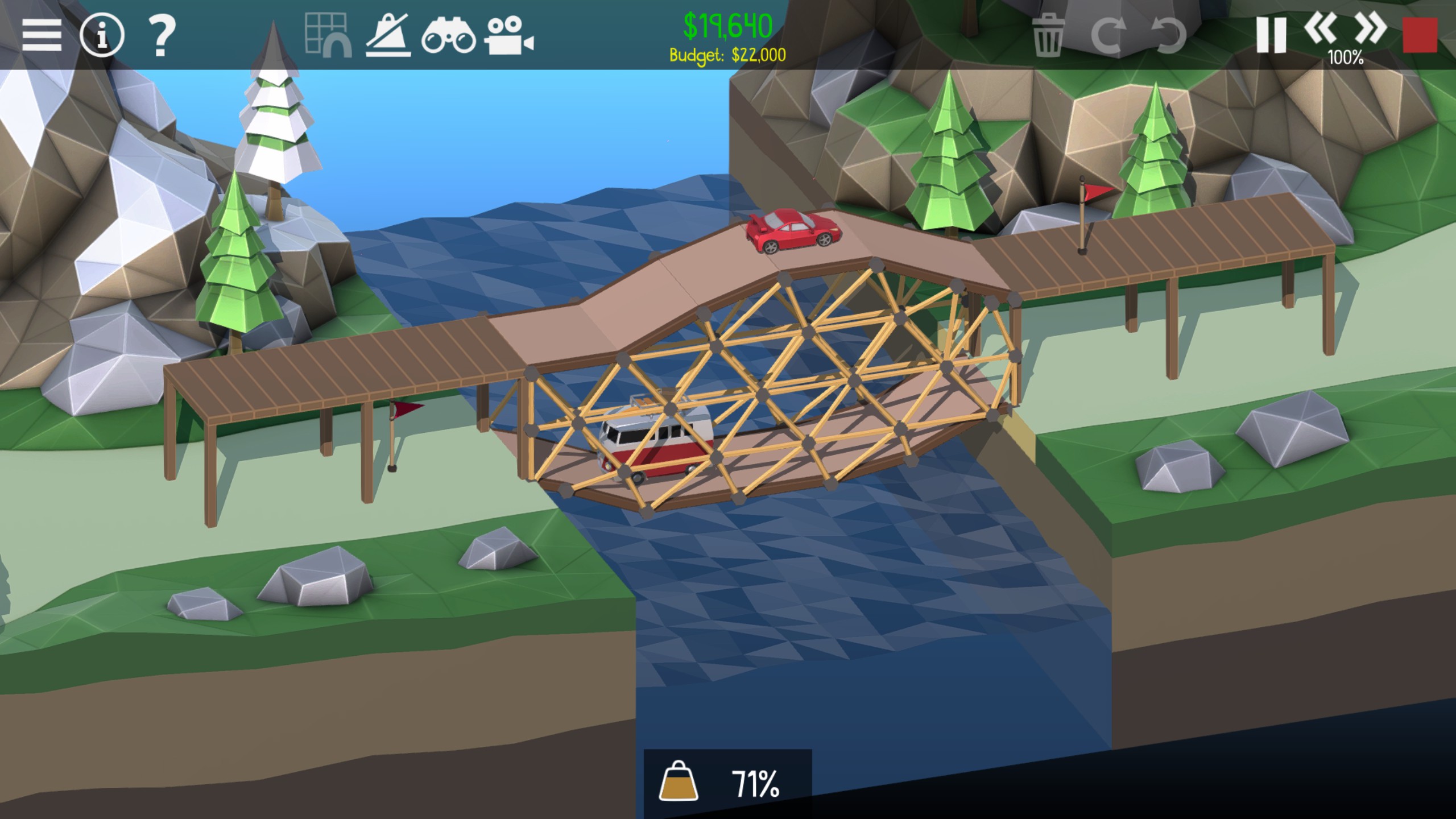Toggle the stress view ramp icon

pos(388,35)
